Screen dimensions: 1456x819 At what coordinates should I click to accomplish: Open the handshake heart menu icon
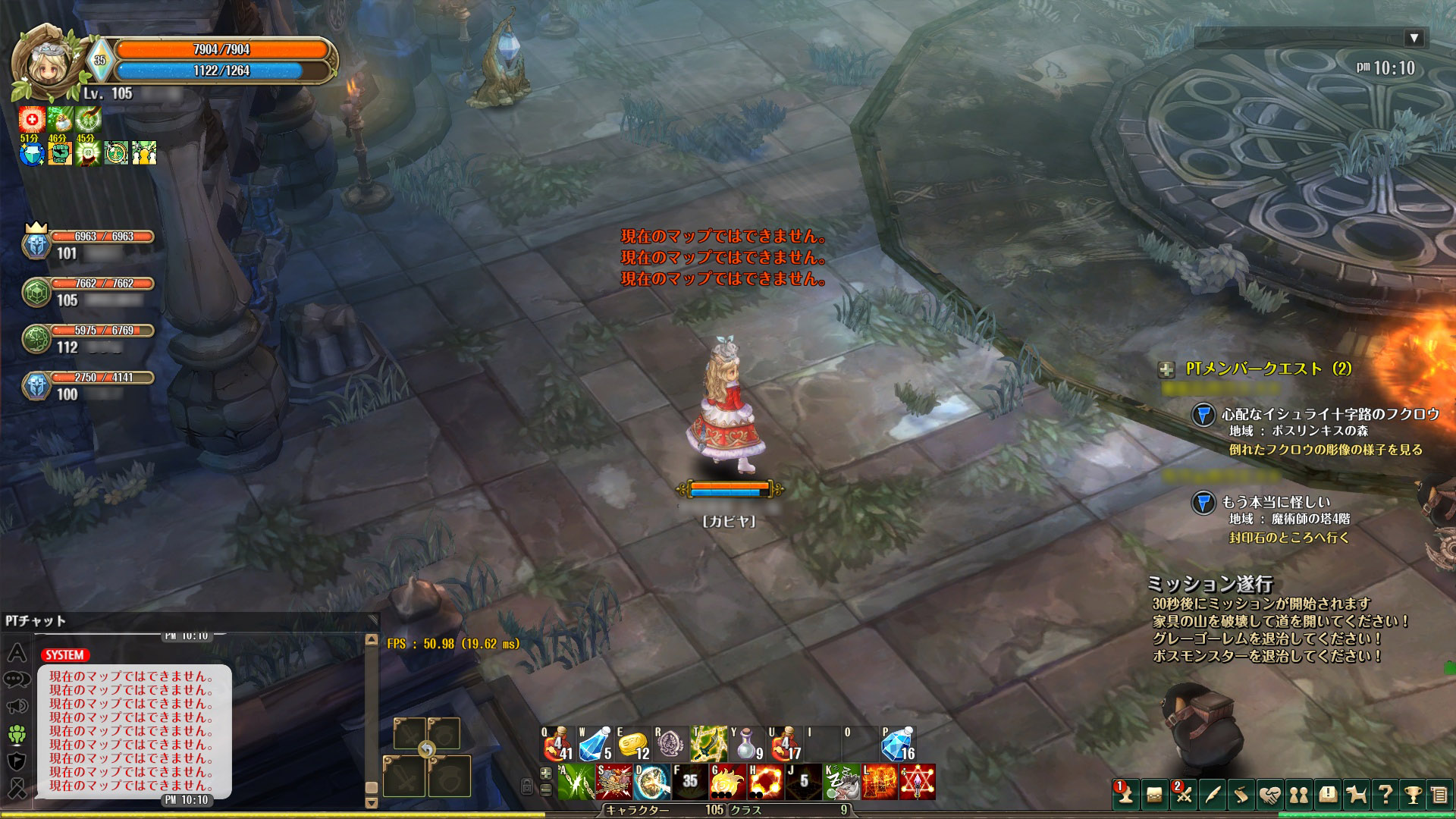pyautogui.click(x=1269, y=794)
